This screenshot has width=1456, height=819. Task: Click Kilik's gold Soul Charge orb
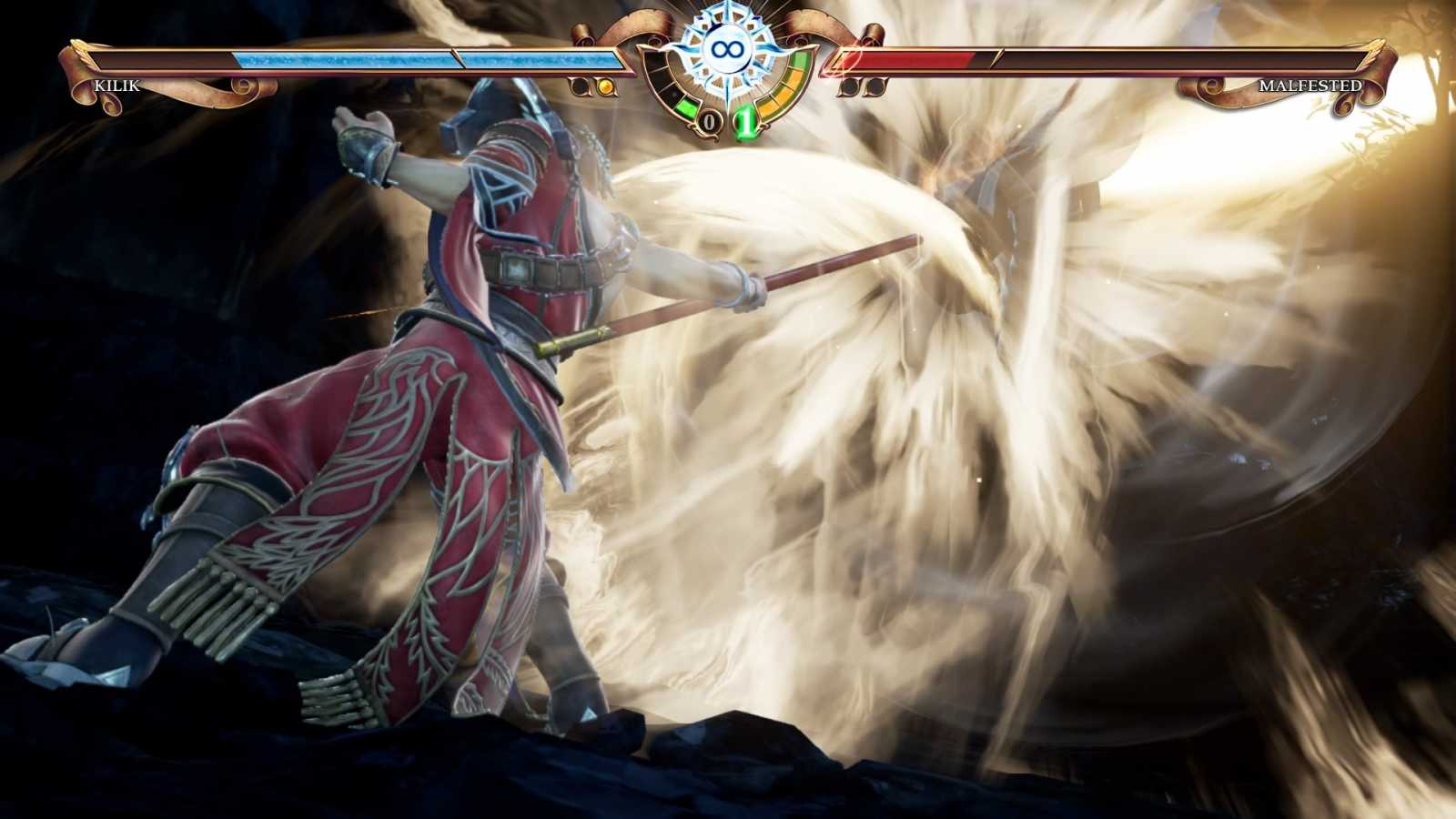605,86
